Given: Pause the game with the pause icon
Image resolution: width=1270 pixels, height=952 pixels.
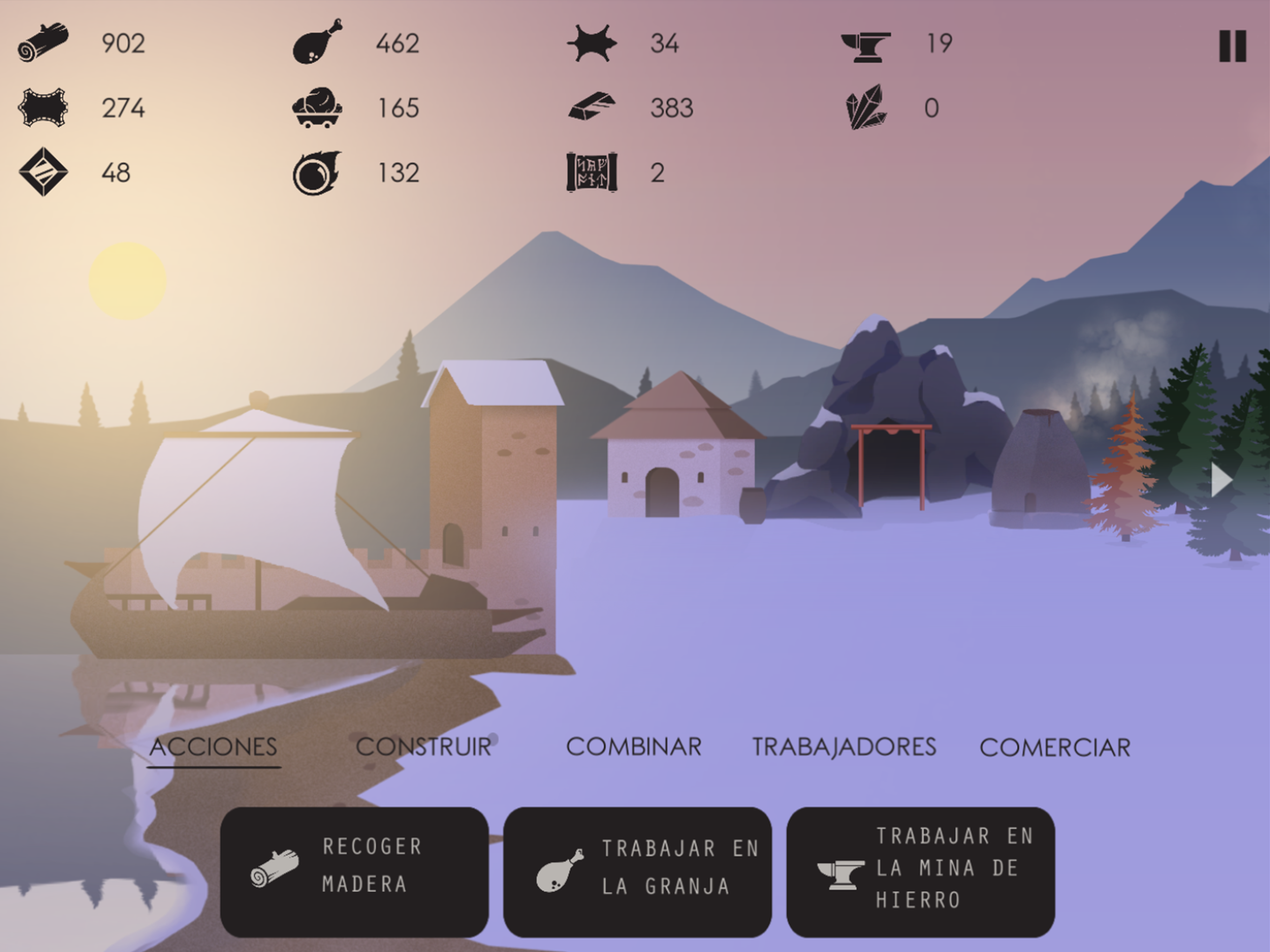Looking at the screenshot, I should pyautogui.click(x=1233, y=46).
